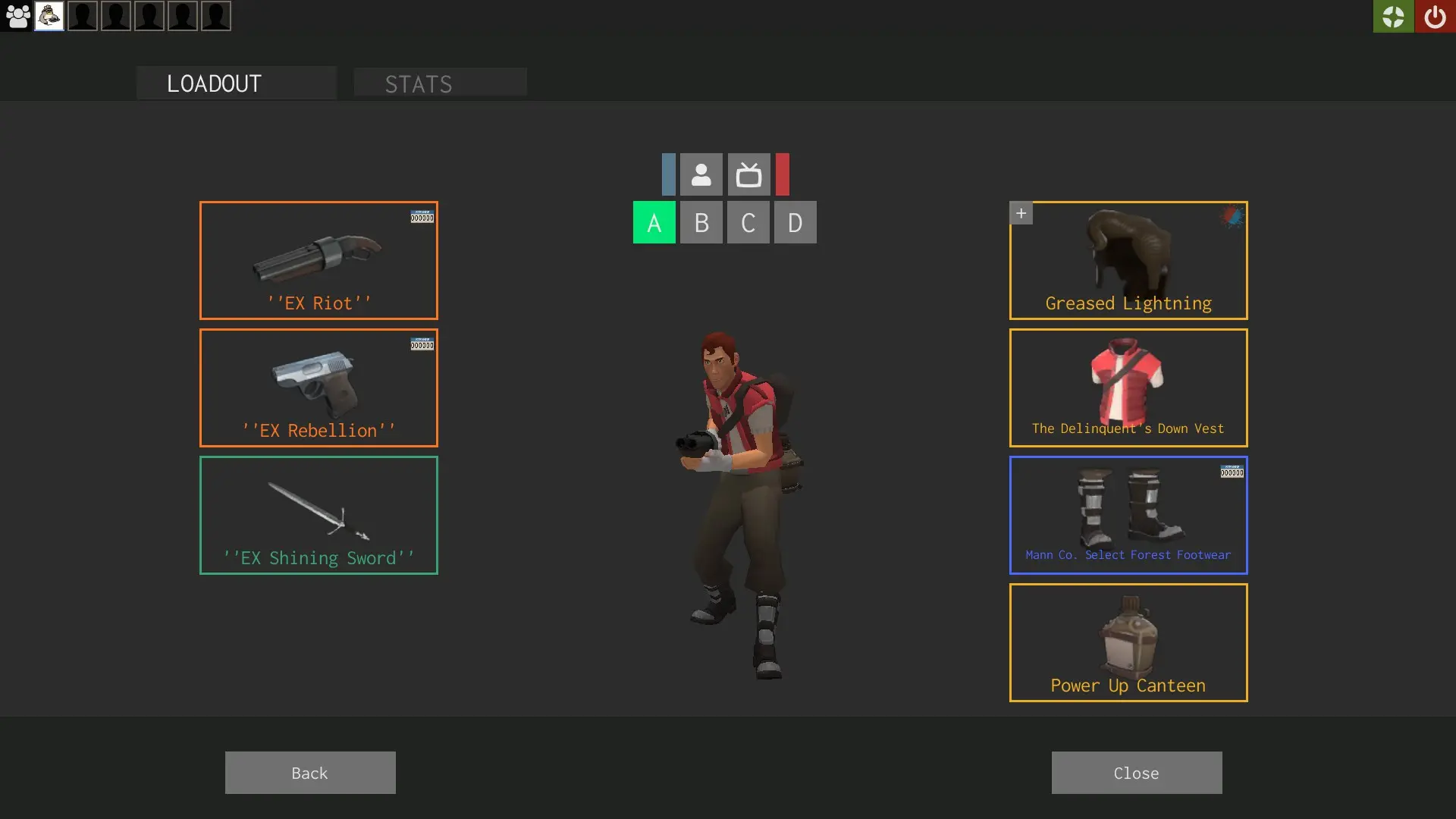Select Mann Co. Select Forest Footwear slot
This screenshot has height=819, width=1456.
(1128, 515)
